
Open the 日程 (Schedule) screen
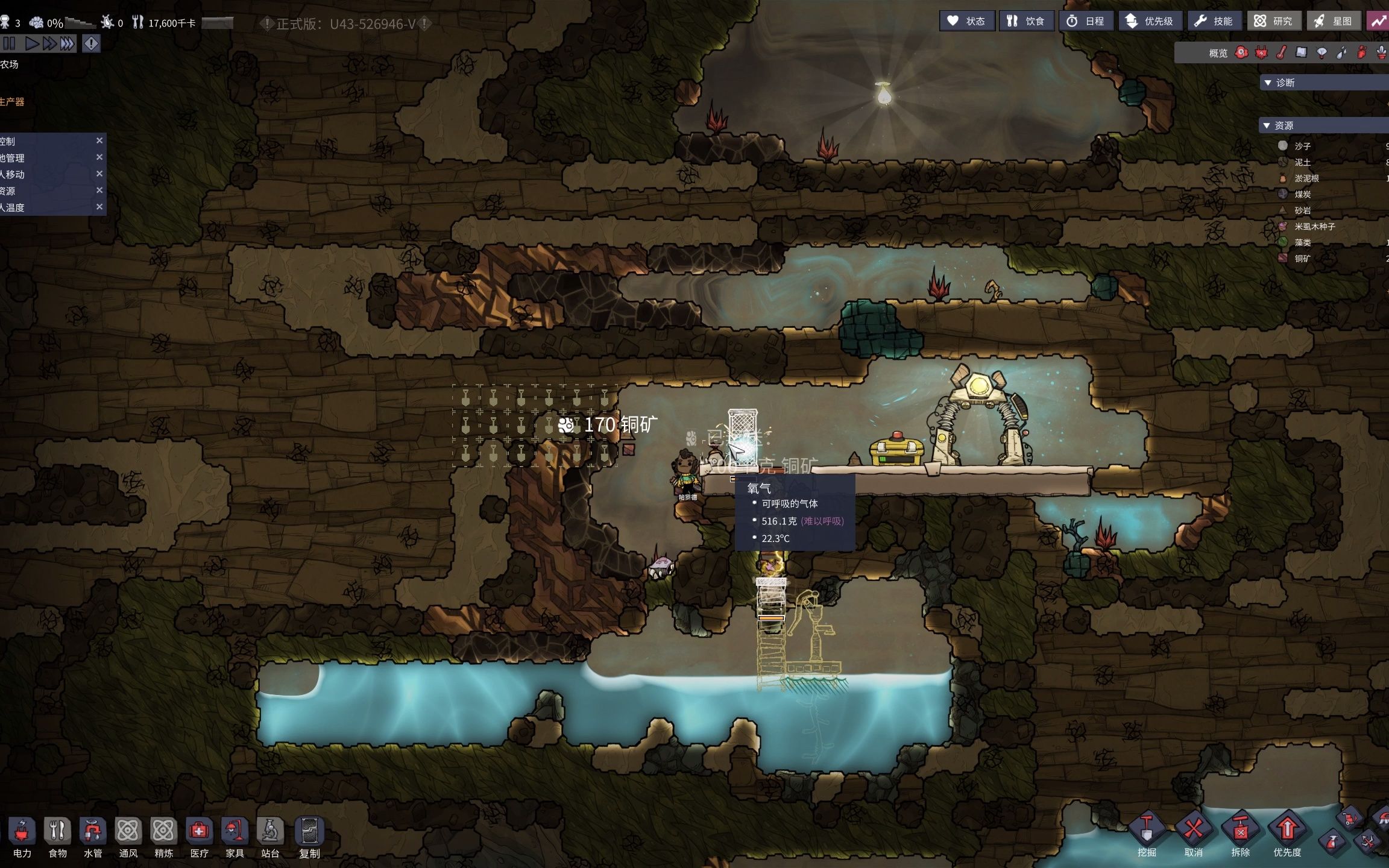pyautogui.click(x=1086, y=21)
